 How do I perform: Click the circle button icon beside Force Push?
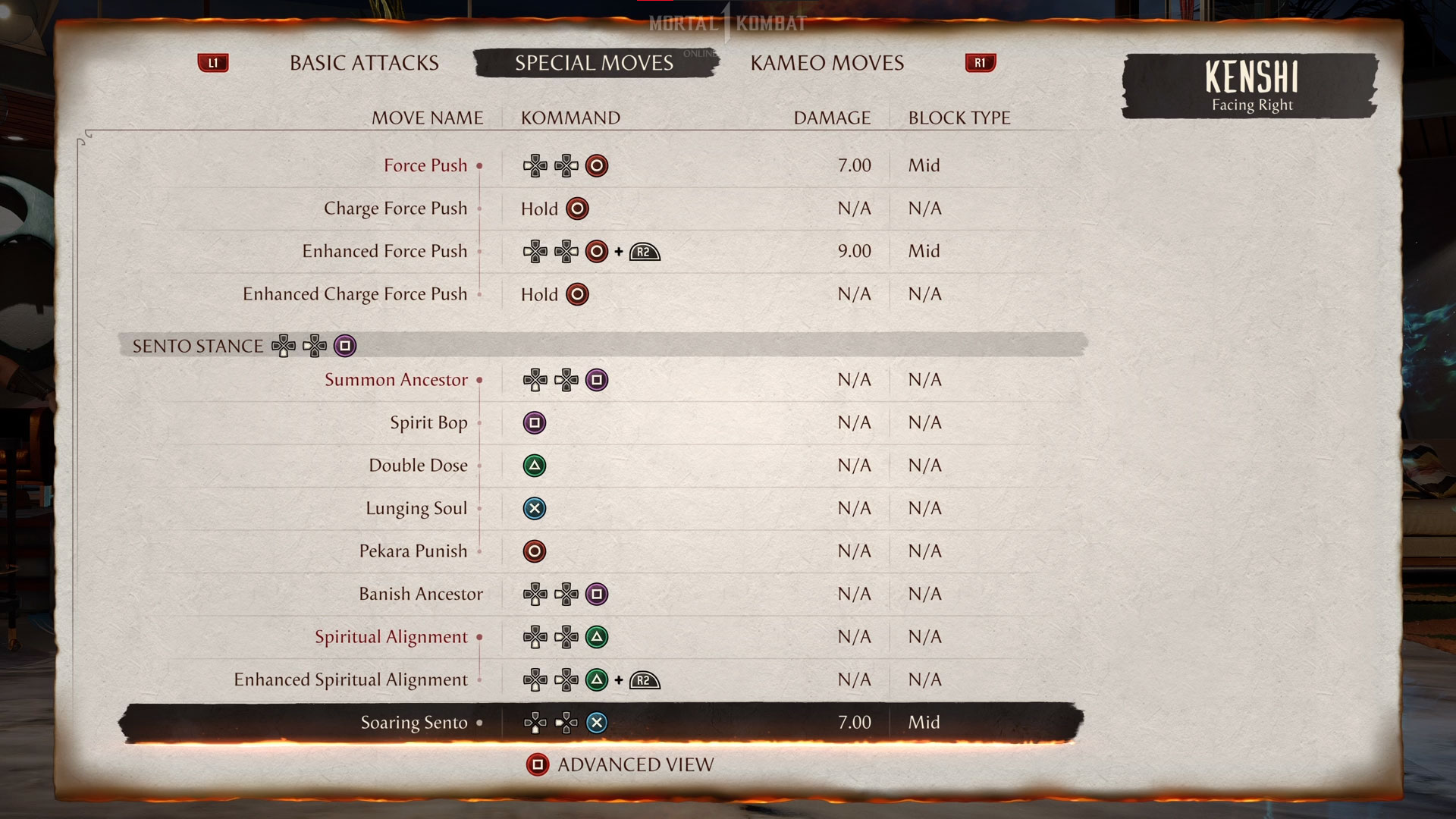[x=596, y=165]
